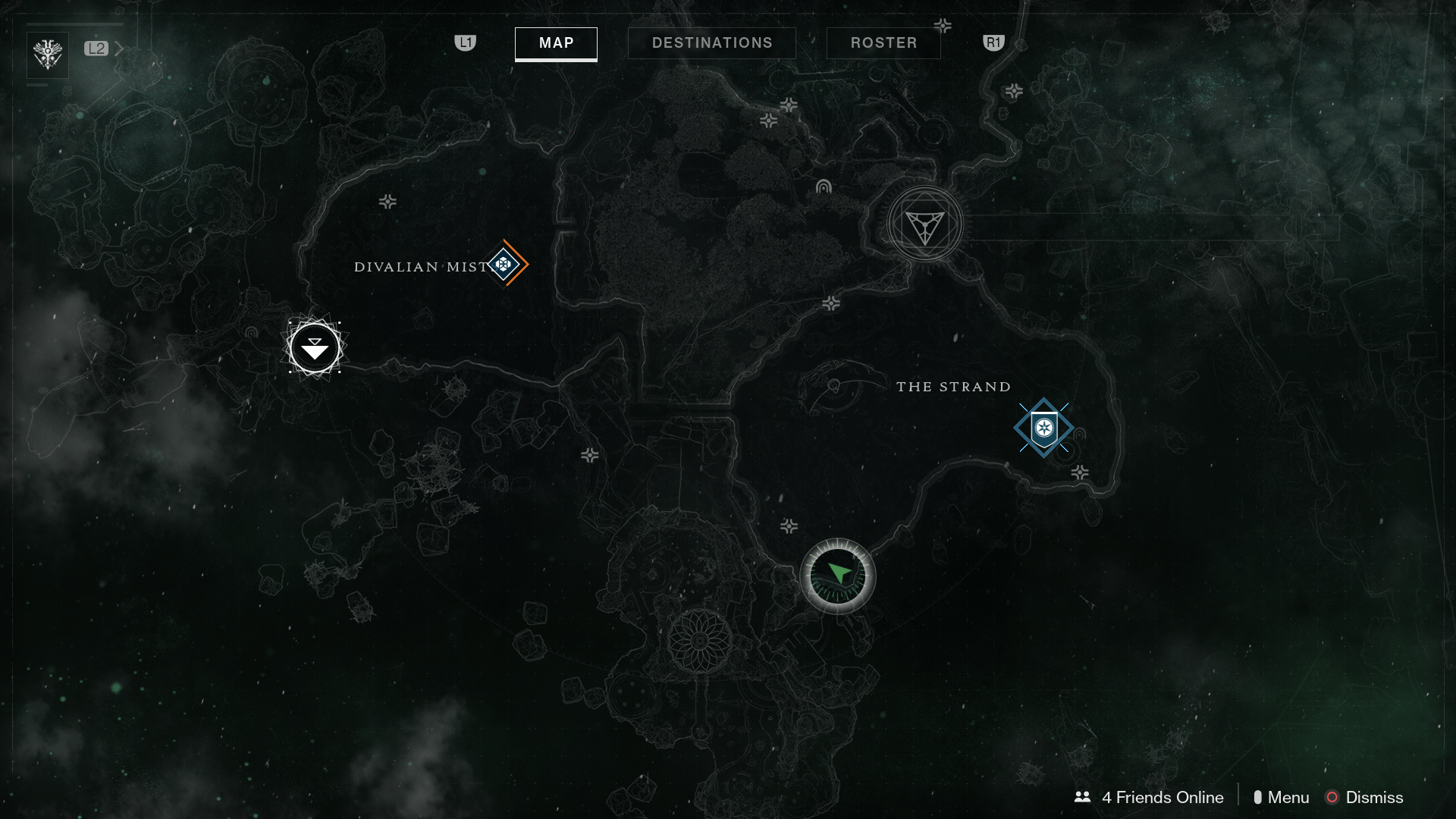The height and width of the screenshot is (819, 1456).
Task: Select the MAP tab
Action: pos(556,43)
